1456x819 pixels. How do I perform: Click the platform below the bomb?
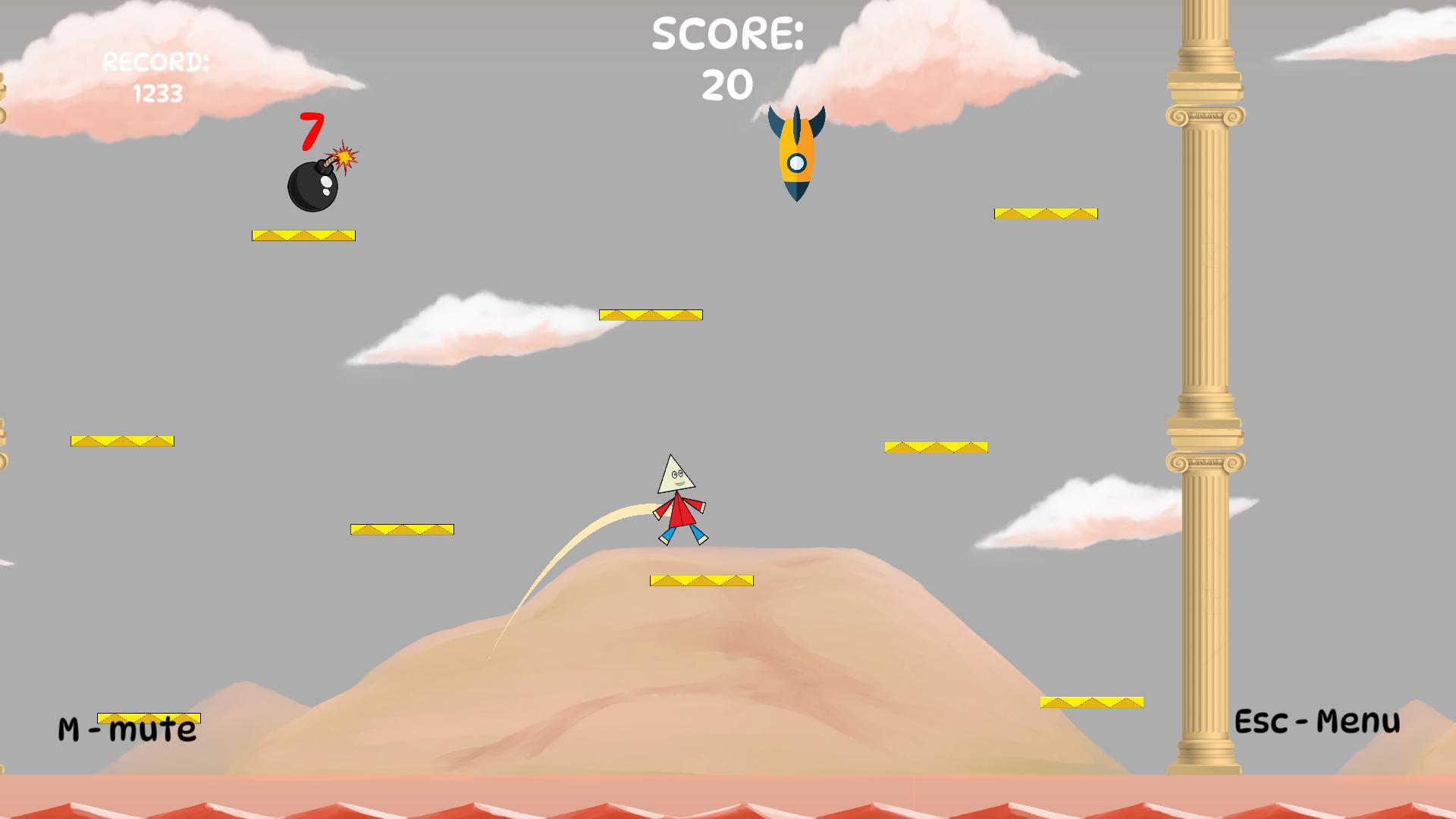click(x=303, y=234)
